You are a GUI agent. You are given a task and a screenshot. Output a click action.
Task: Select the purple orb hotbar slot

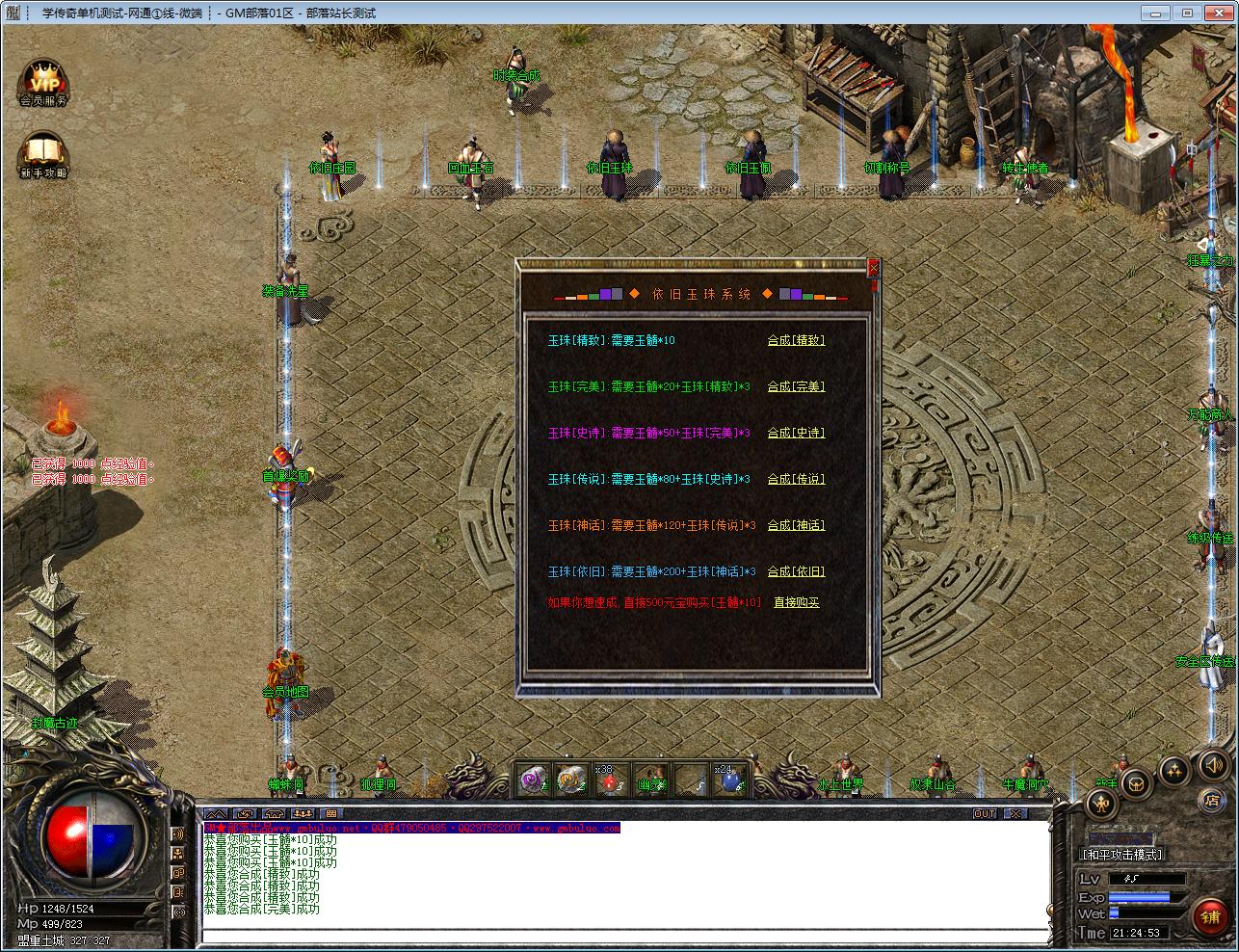[x=532, y=780]
